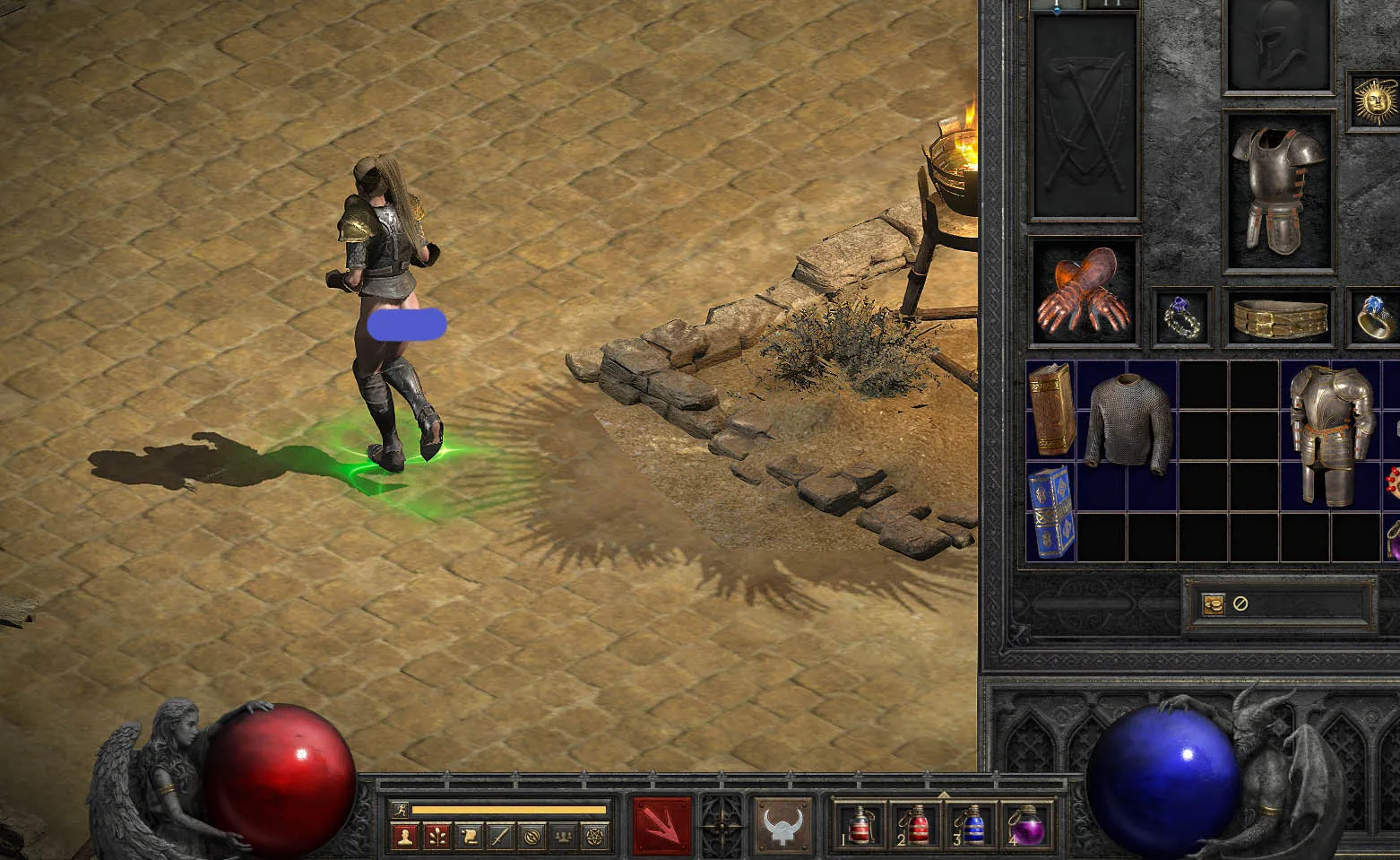Viewport: 1400px width, 860px height.
Task: Select the equipped gold belt
Action: pyautogui.click(x=1279, y=317)
